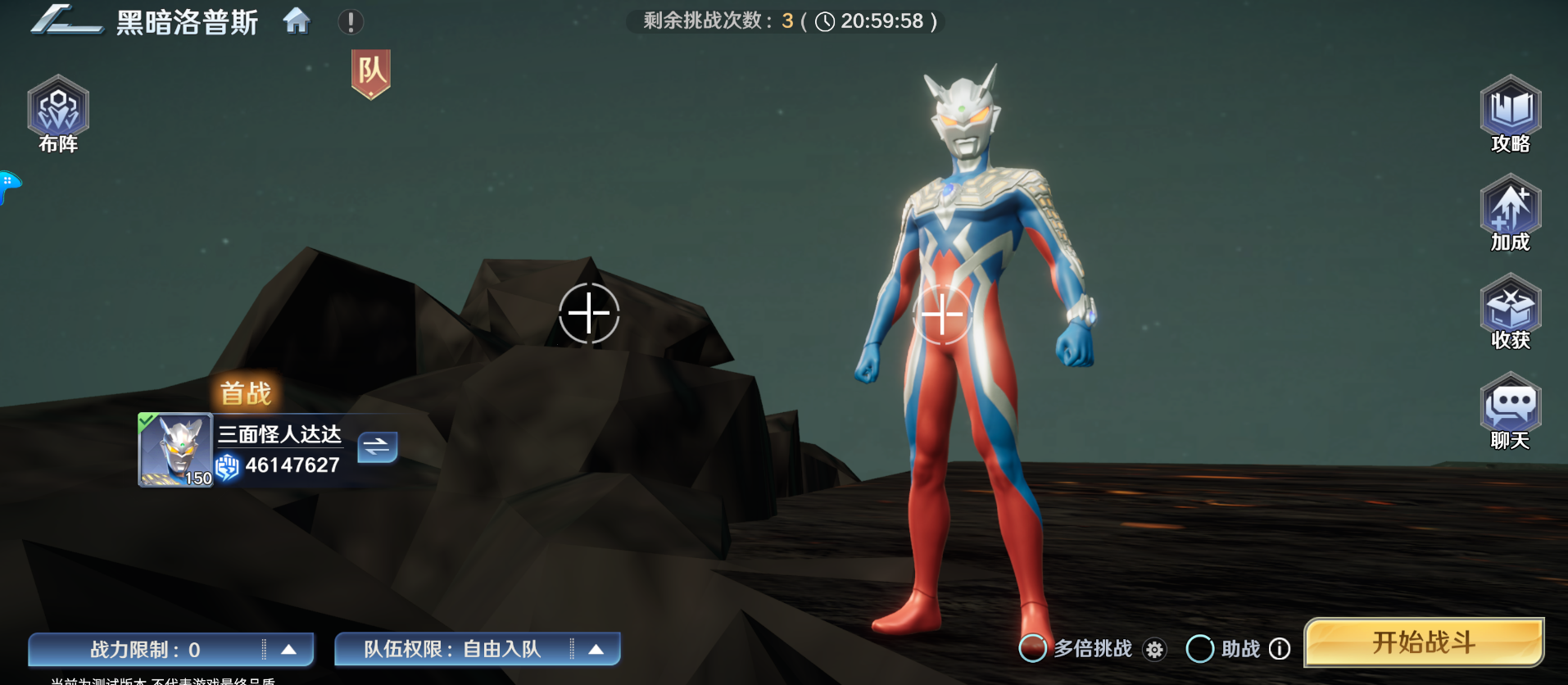The width and height of the screenshot is (1568, 685).
Task: Enable the 助战 assist checkbox
Action: (x=1201, y=649)
